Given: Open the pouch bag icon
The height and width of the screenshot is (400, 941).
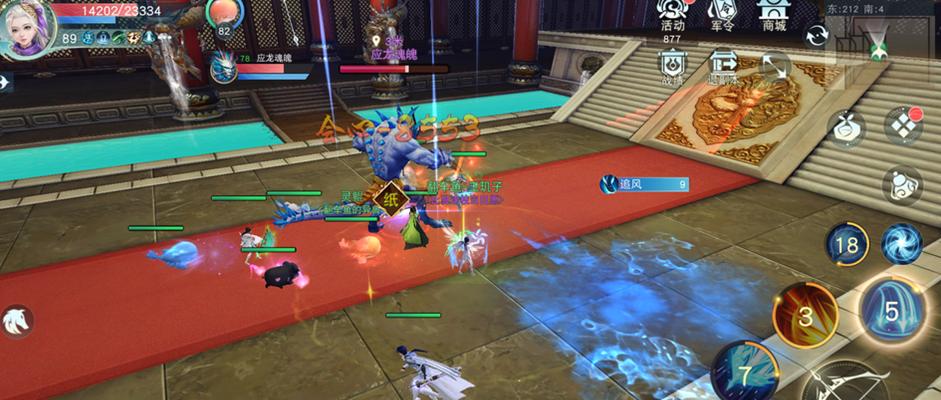Looking at the screenshot, I should click(x=845, y=127).
